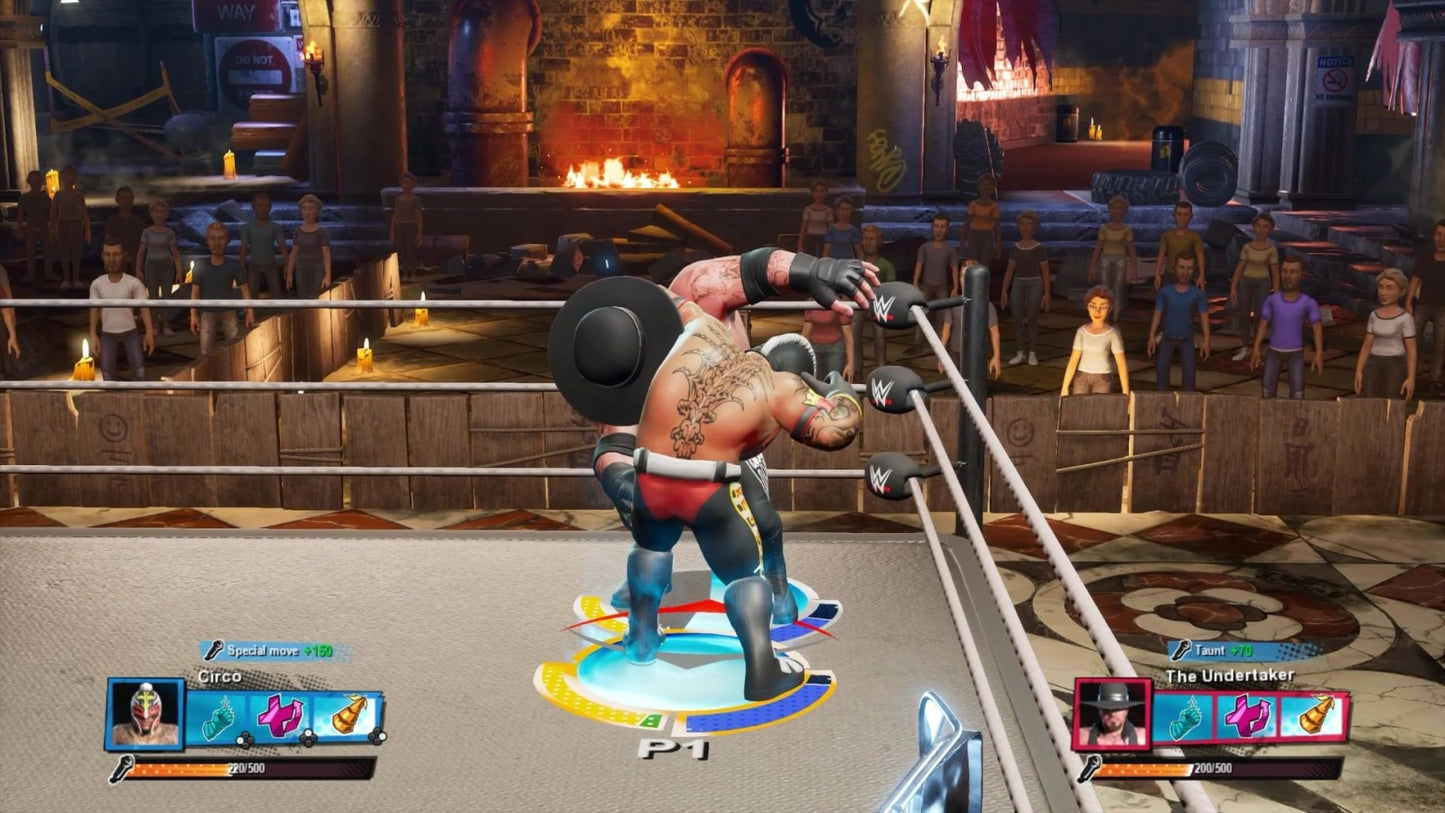
Task: Activate Circo's teal fist power-up
Action: pyautogui.click(x=217, y=716)
